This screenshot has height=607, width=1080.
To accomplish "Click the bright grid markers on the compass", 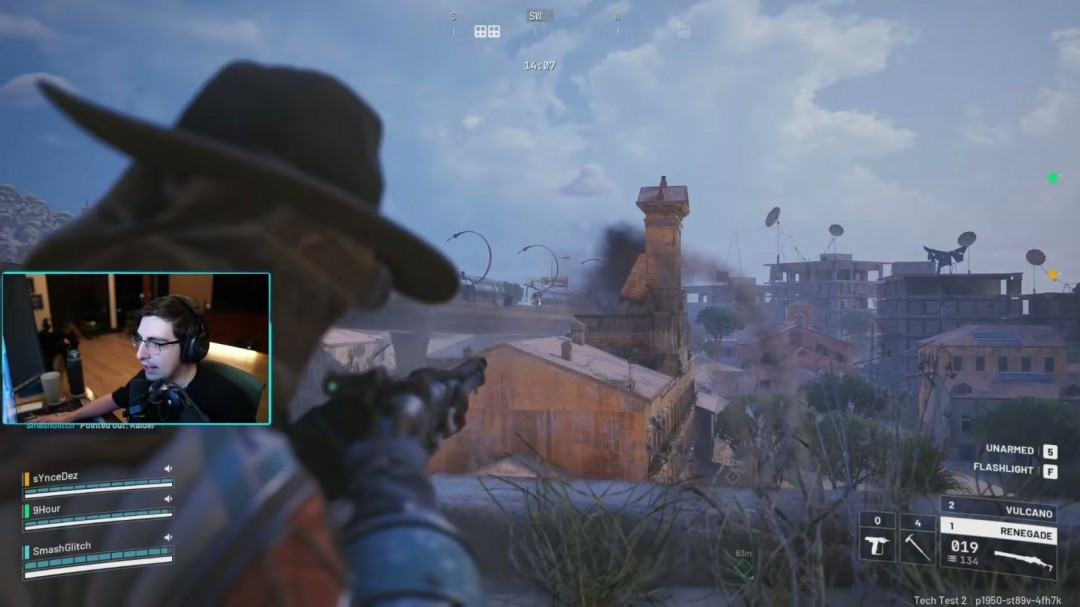I will (x=487, y=31).
